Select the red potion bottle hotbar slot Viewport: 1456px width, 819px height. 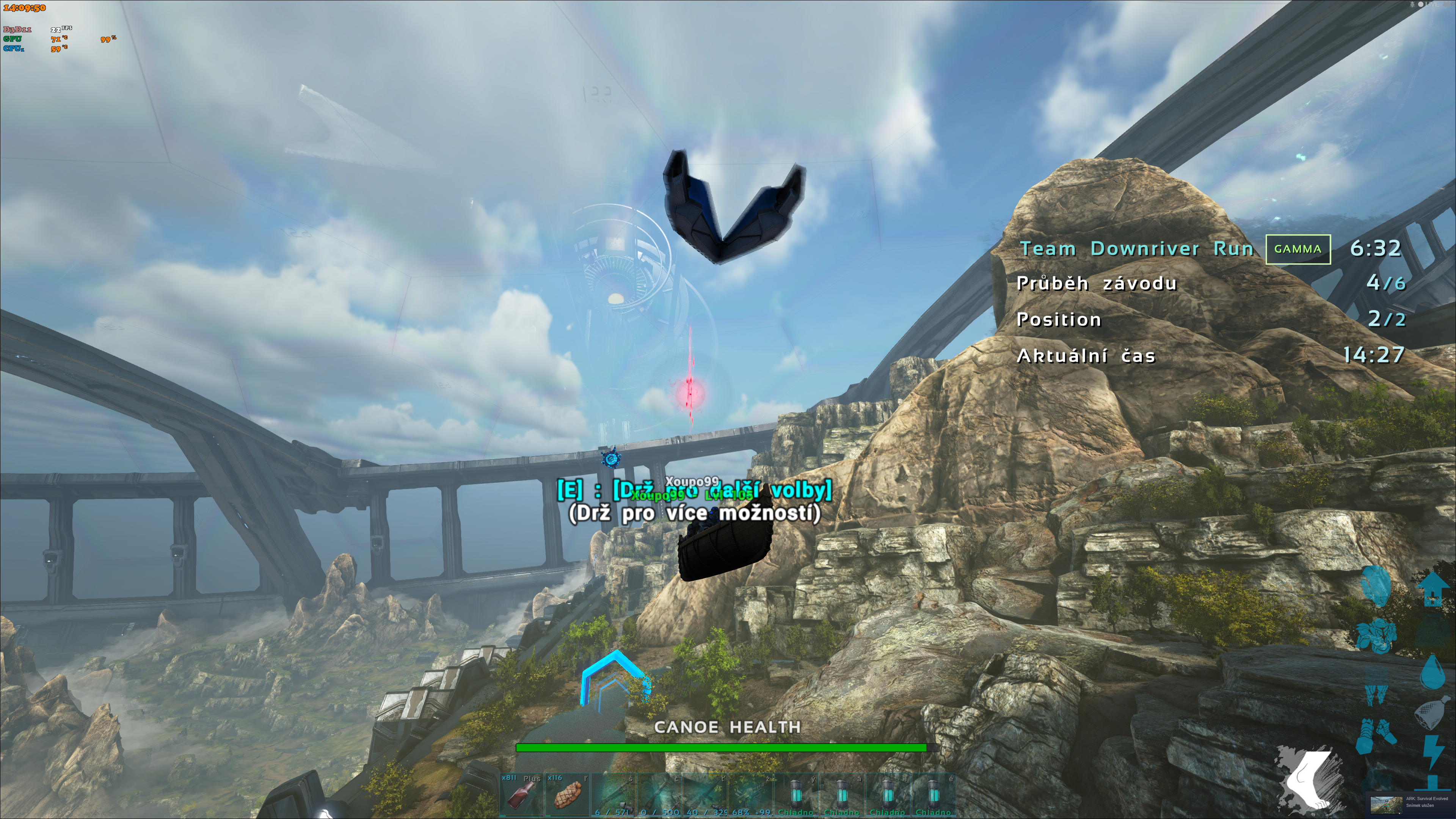(521, 794)
